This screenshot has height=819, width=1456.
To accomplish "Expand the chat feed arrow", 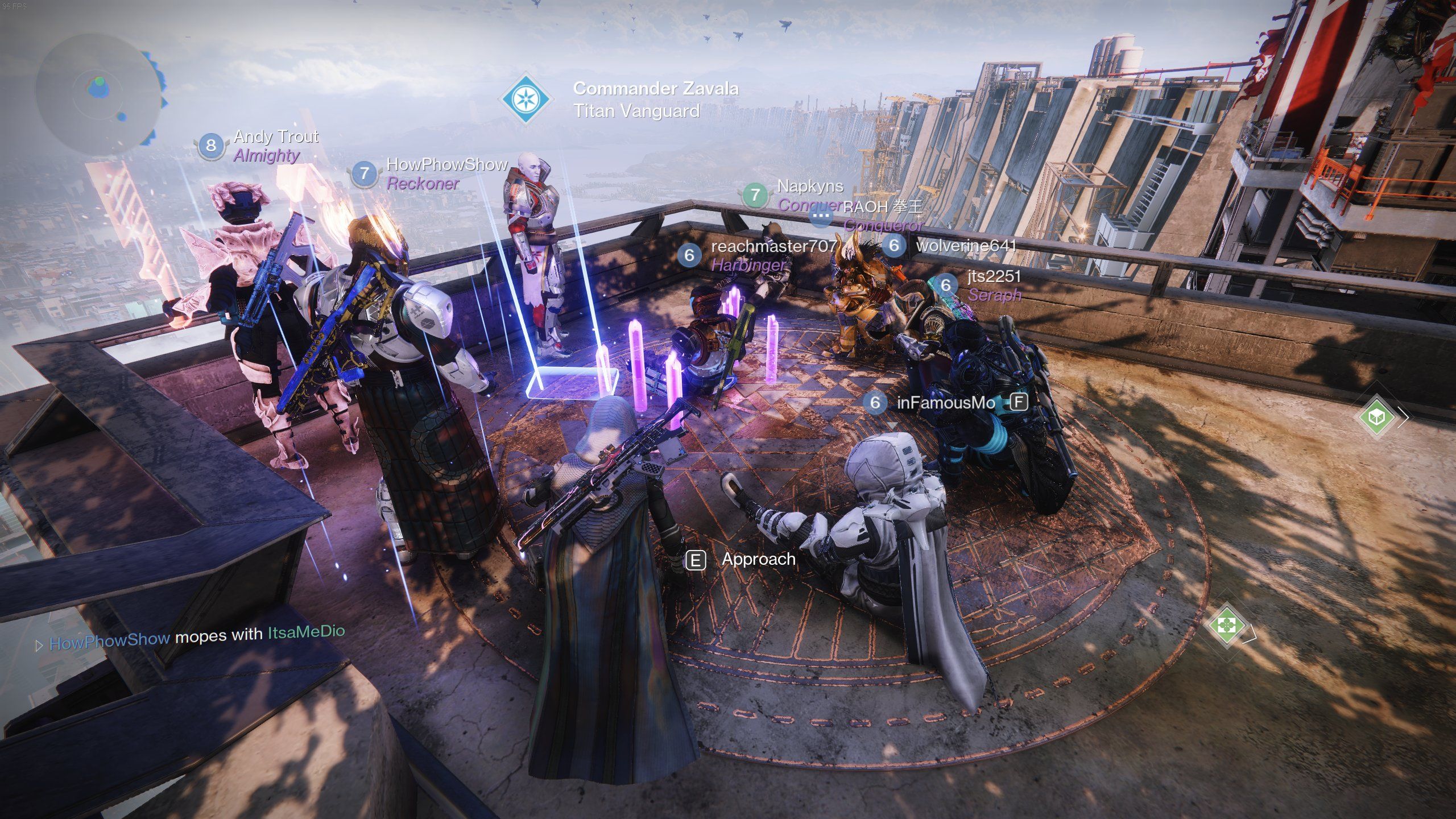I will 39,646.
